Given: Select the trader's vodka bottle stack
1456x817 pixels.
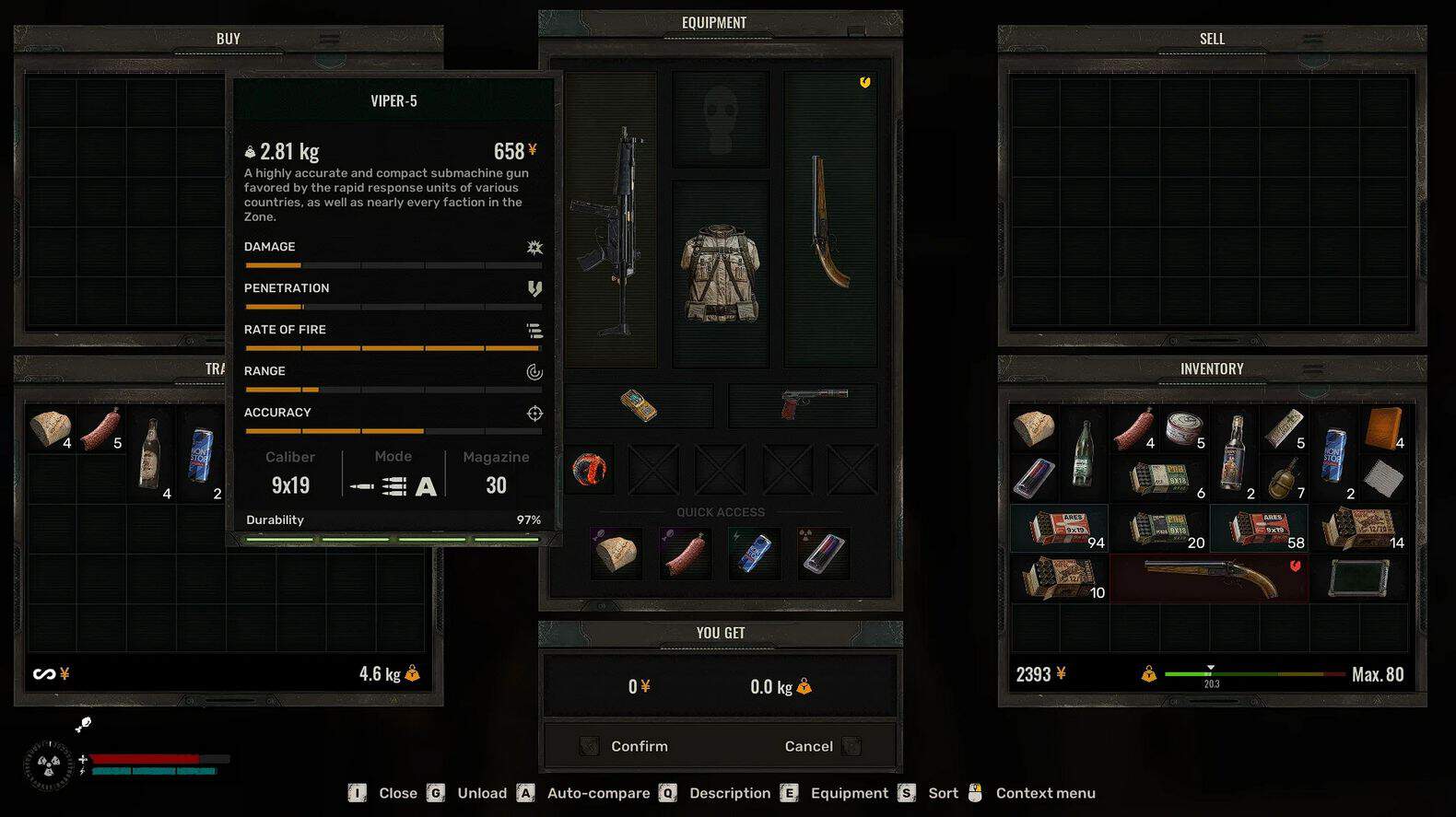Looking at the screenshot, I should 150,453.
